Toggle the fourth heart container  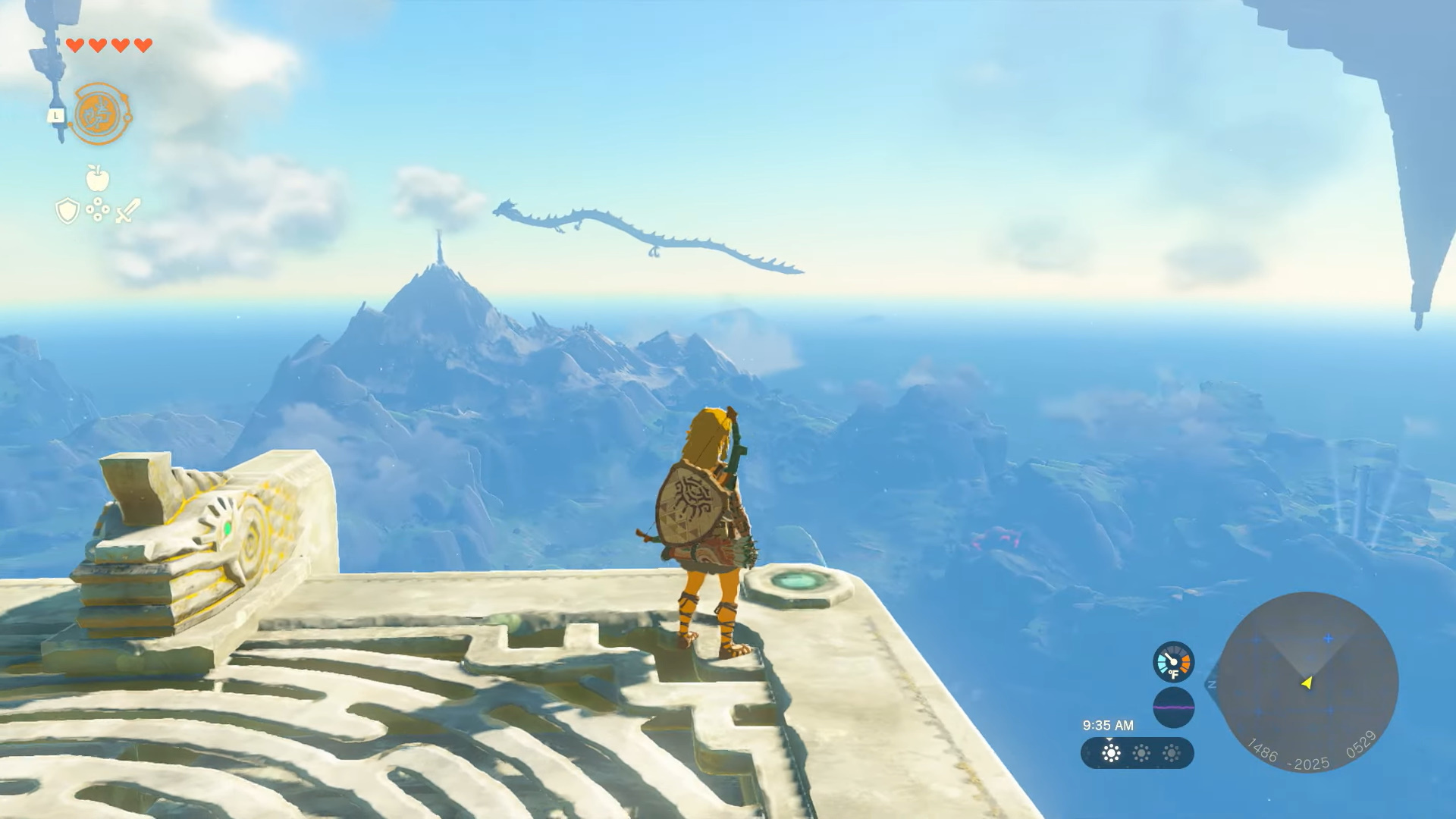click(x=142, y=45)
